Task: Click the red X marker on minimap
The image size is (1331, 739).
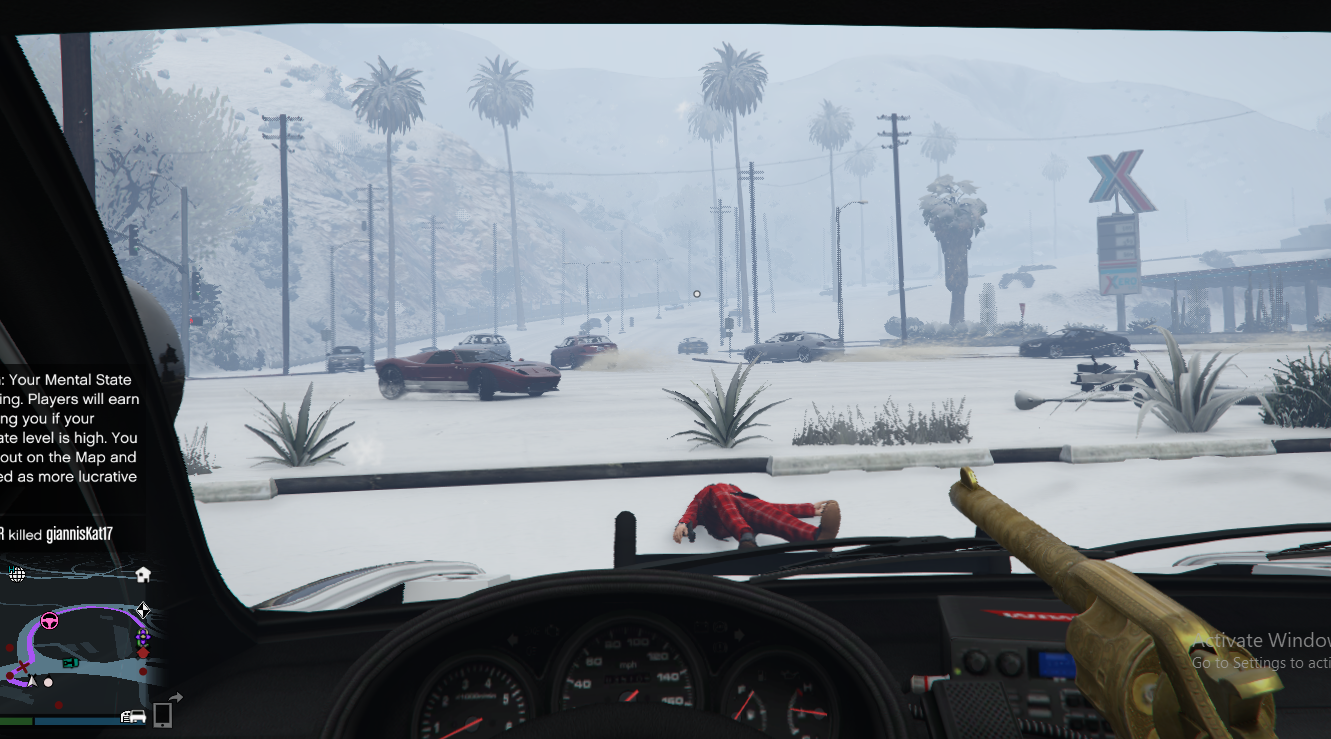Action: (21, 667)
